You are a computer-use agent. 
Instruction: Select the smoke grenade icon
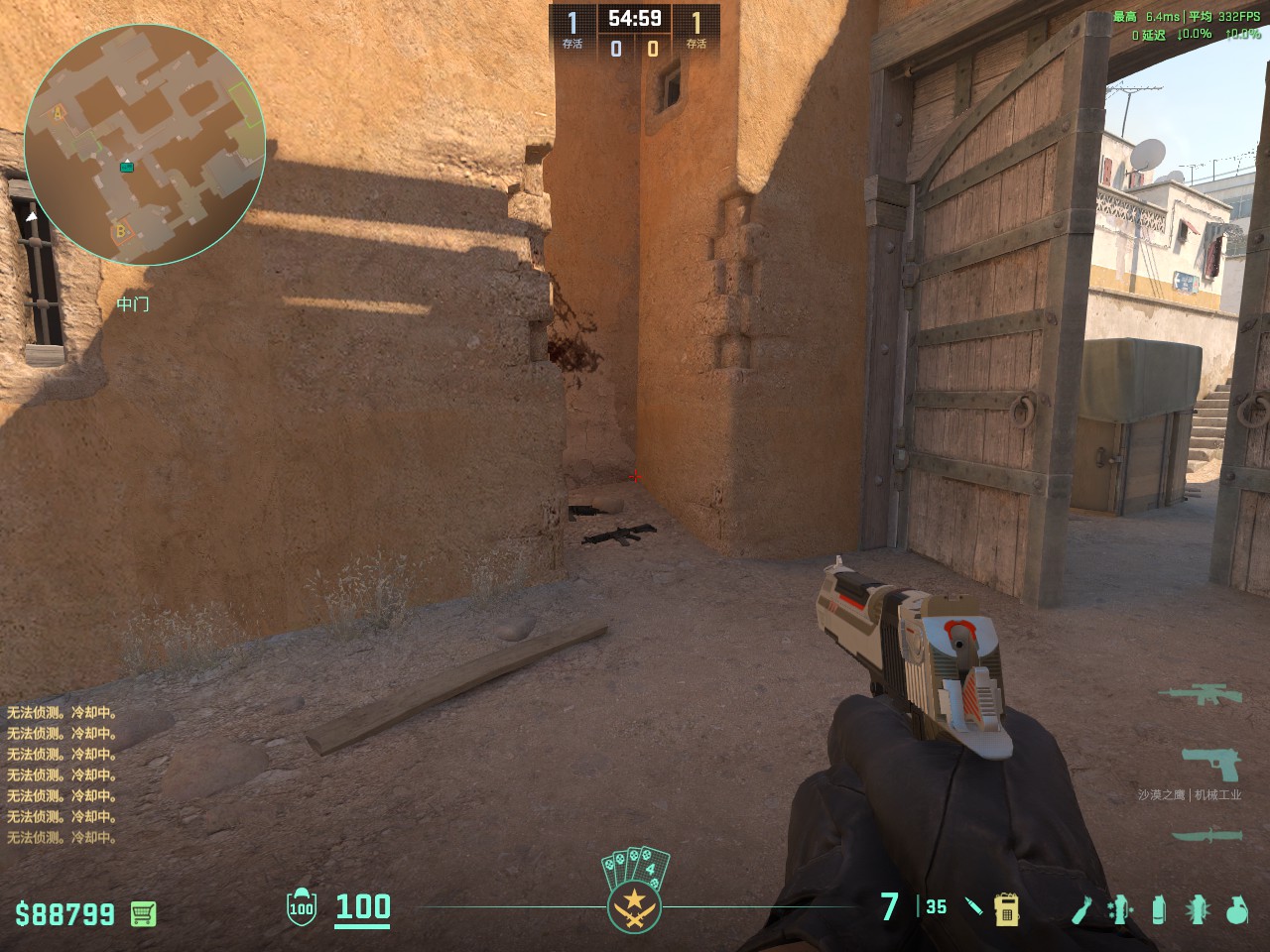[x=1159, y=908]
